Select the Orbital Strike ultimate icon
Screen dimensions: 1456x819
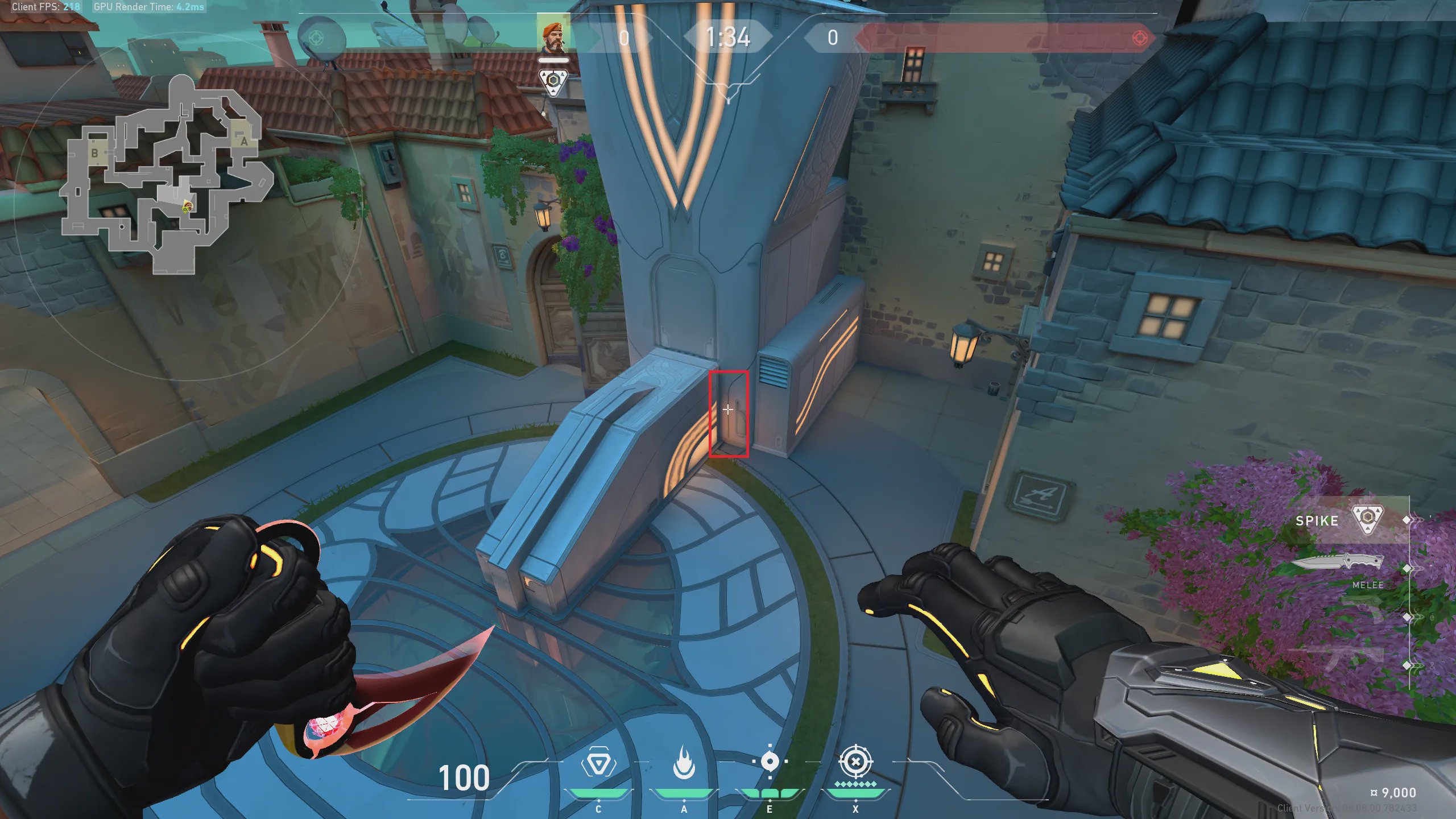(855, 762)
